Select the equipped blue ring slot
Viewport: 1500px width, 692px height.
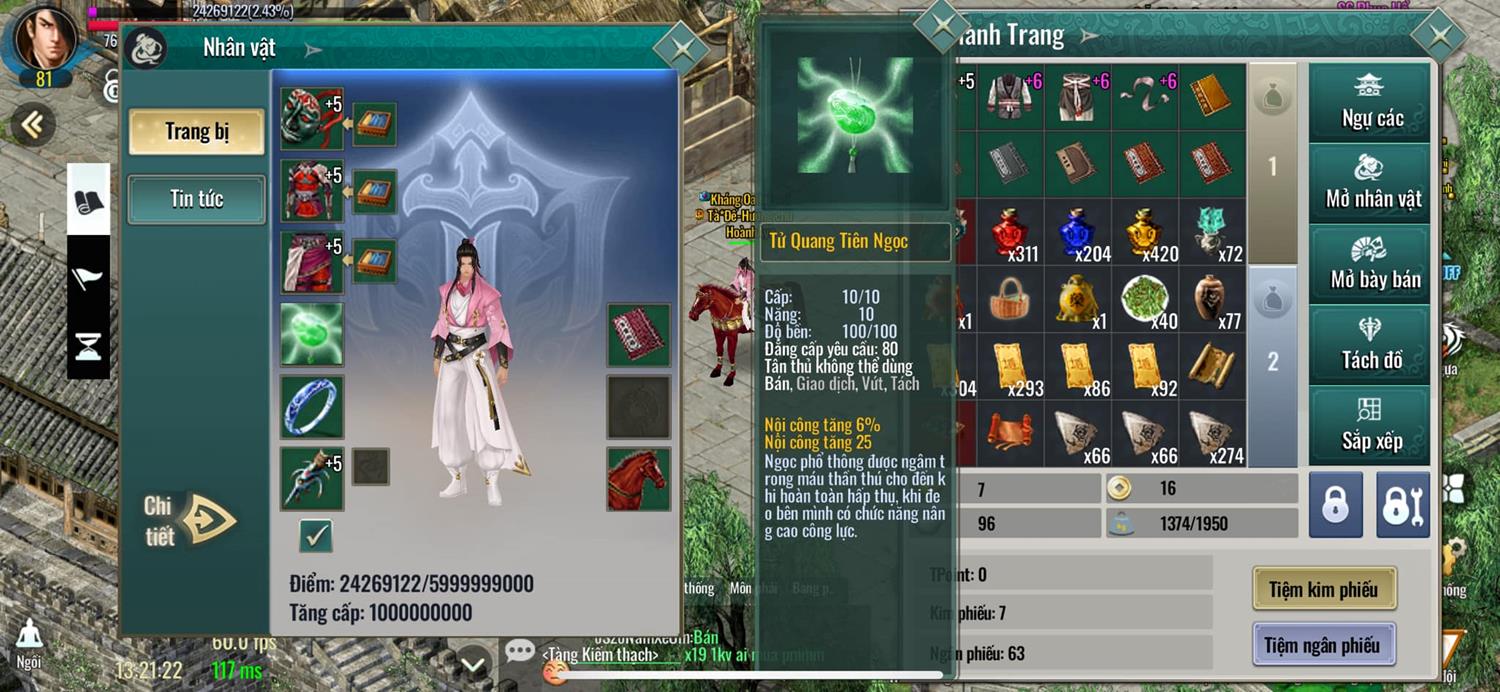pyautogui.click(x=312, y=406)
